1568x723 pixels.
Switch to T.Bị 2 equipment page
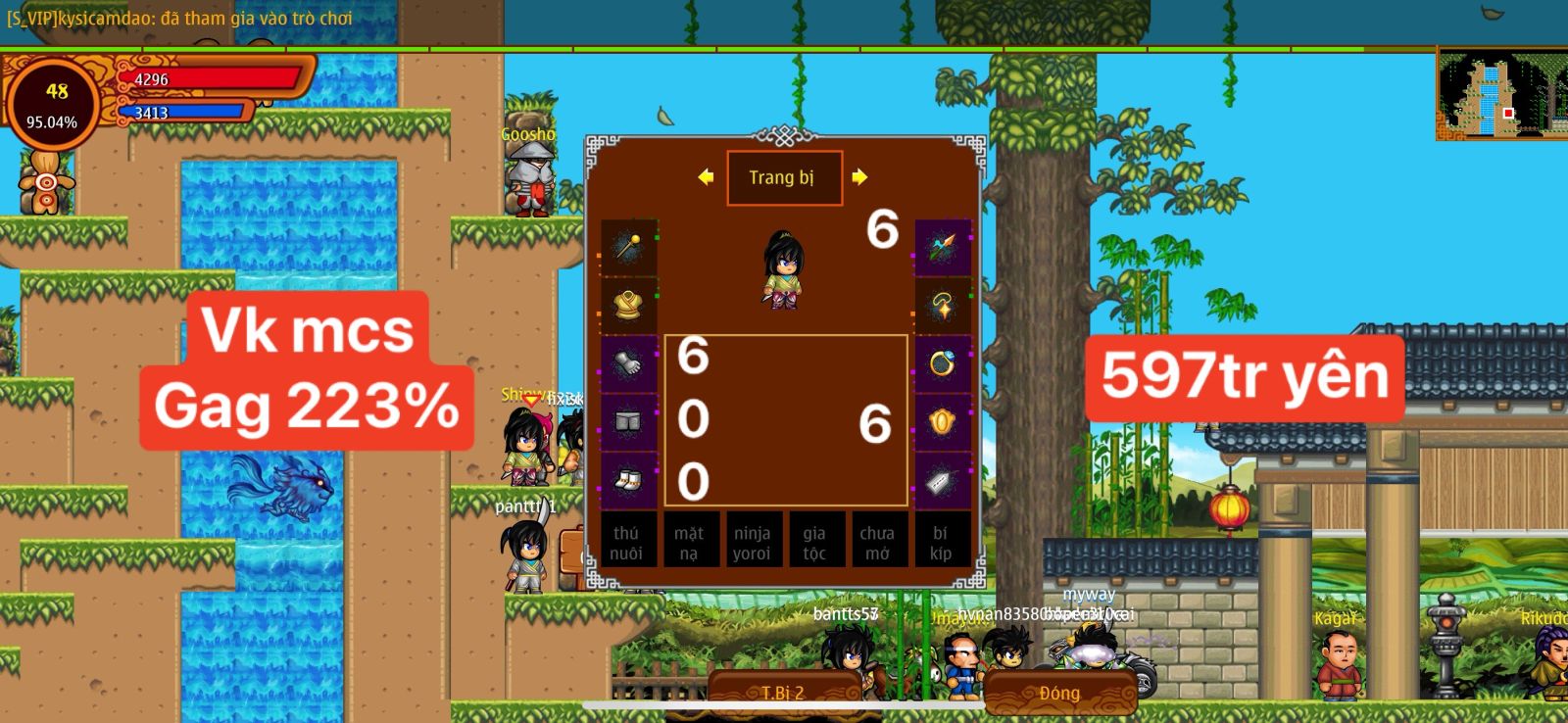(783, 693)
